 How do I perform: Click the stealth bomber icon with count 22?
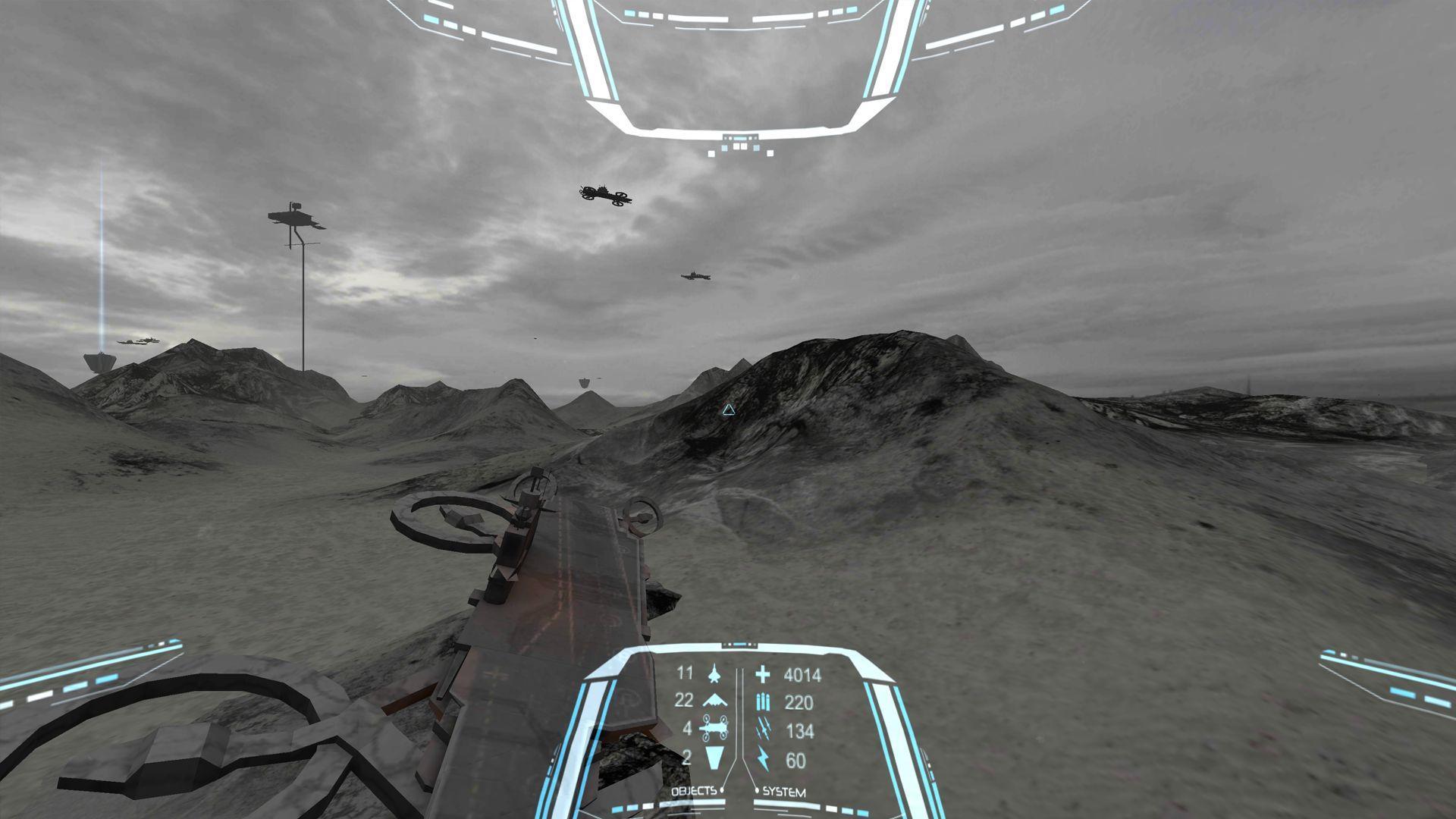point(715,701)
